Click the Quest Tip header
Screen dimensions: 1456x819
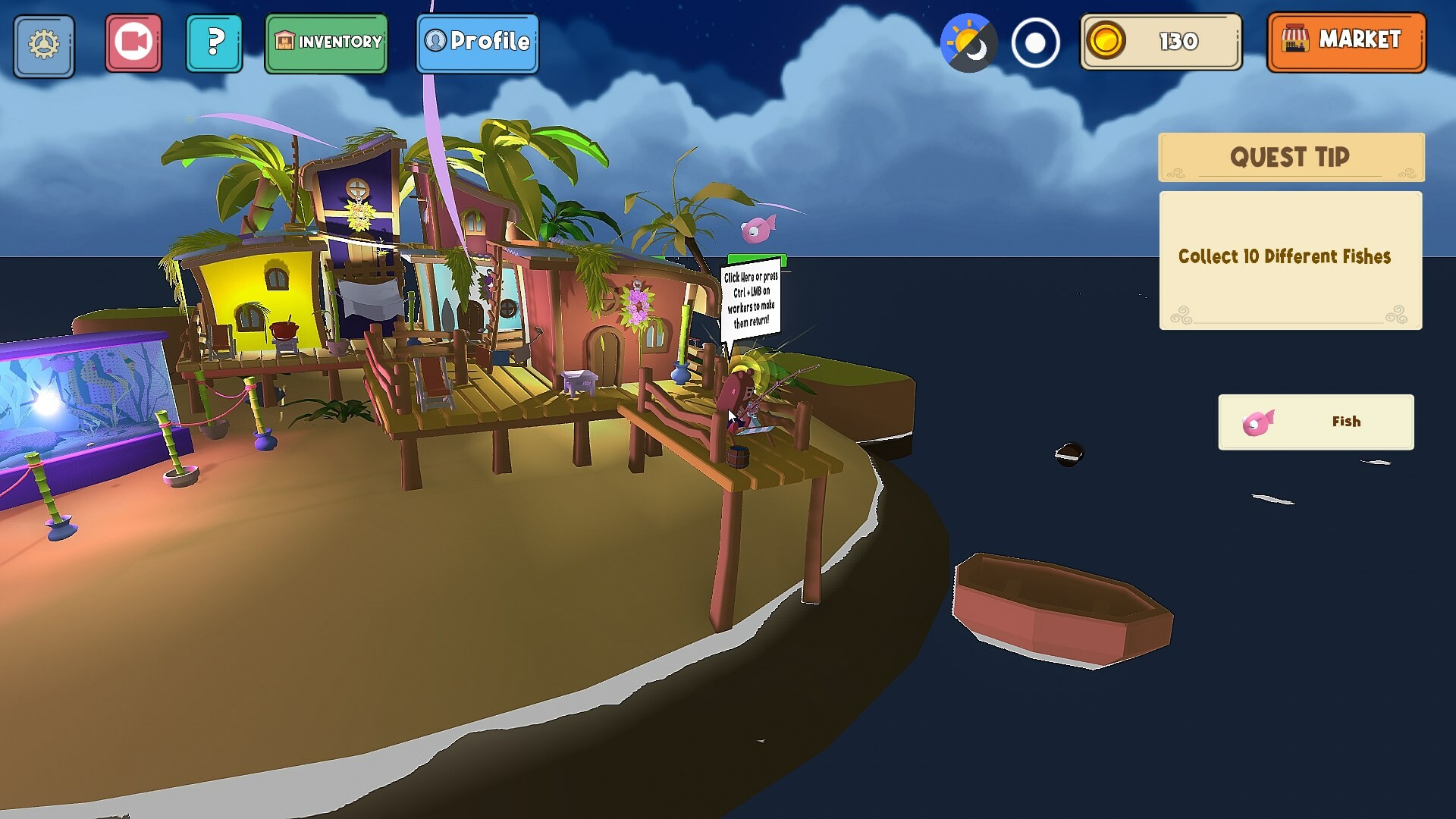click(1290, 157)
